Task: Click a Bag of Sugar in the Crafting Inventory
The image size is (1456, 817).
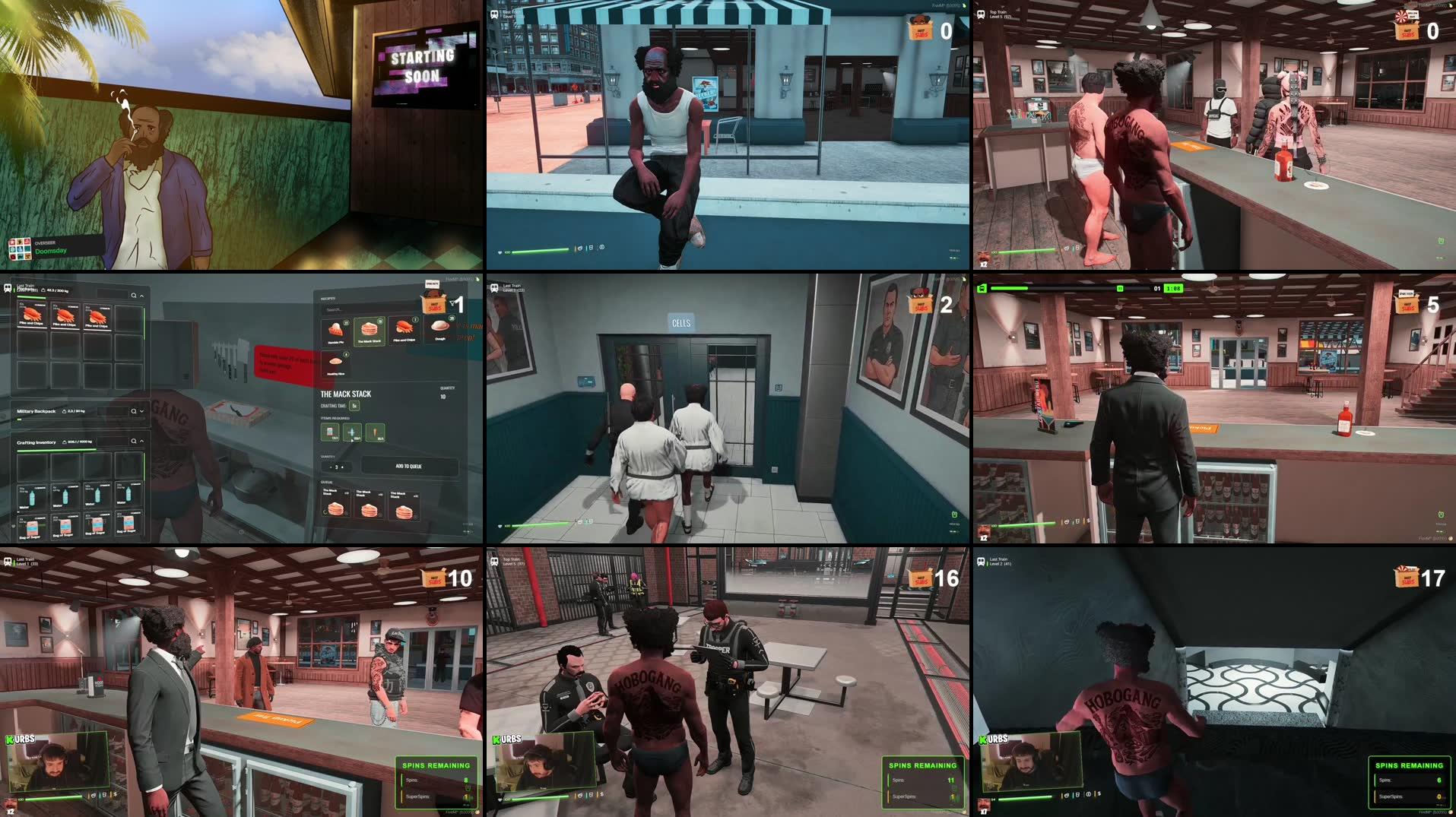Action: [x=32, y=527]
